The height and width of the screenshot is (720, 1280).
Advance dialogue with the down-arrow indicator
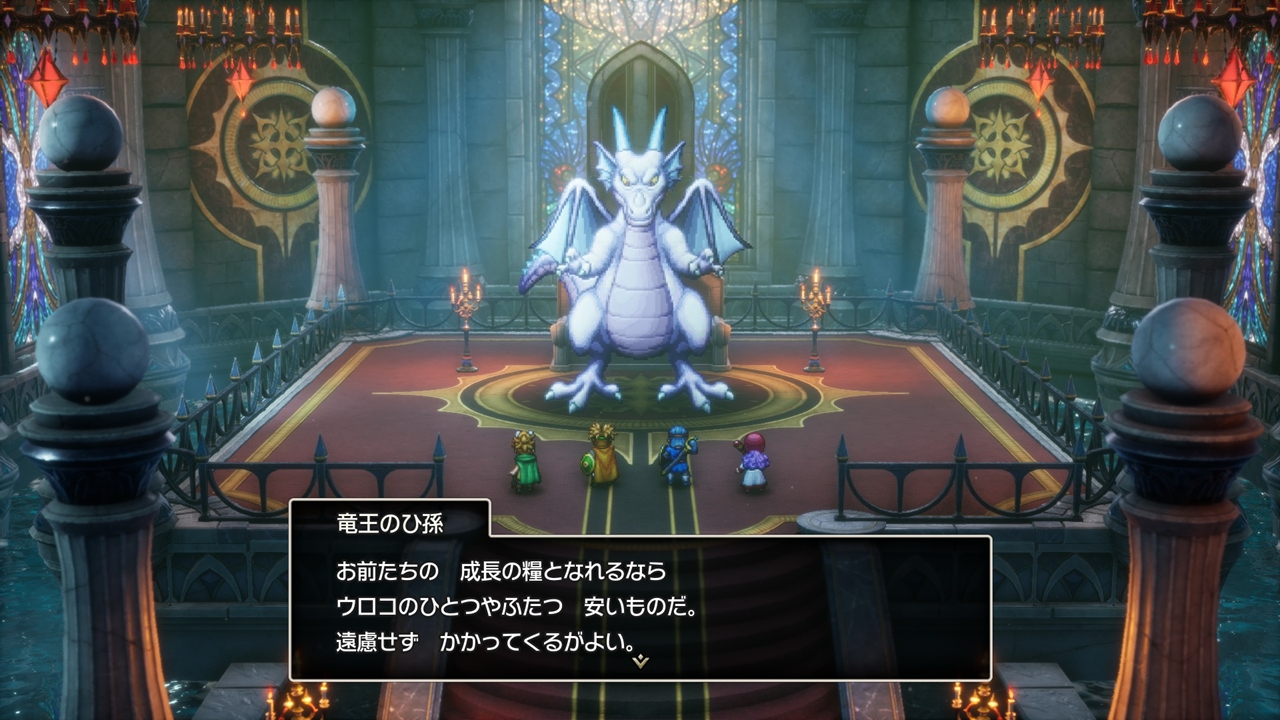click(x=641, y=661)
